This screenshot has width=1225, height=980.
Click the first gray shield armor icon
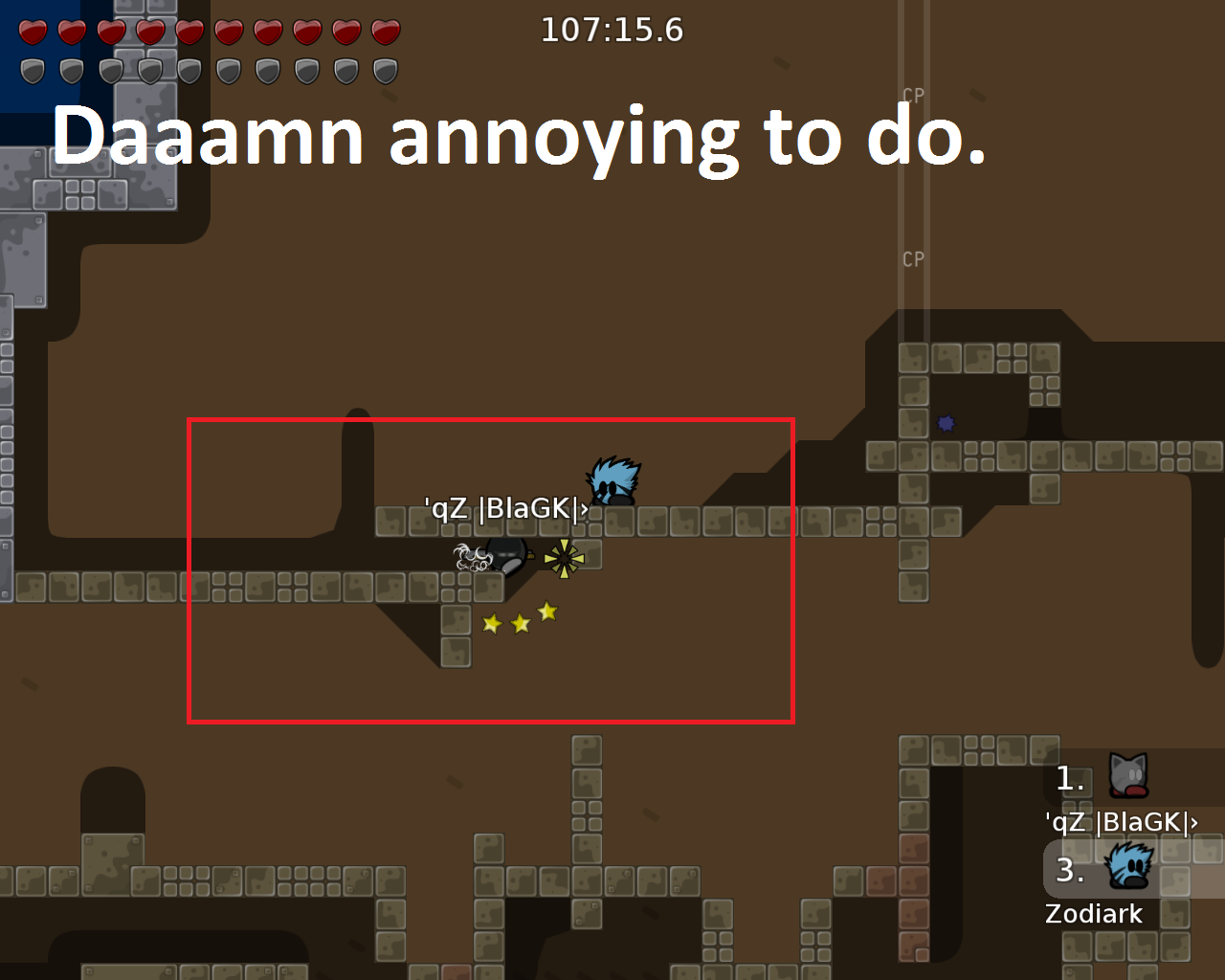click(x=32, y=69)
